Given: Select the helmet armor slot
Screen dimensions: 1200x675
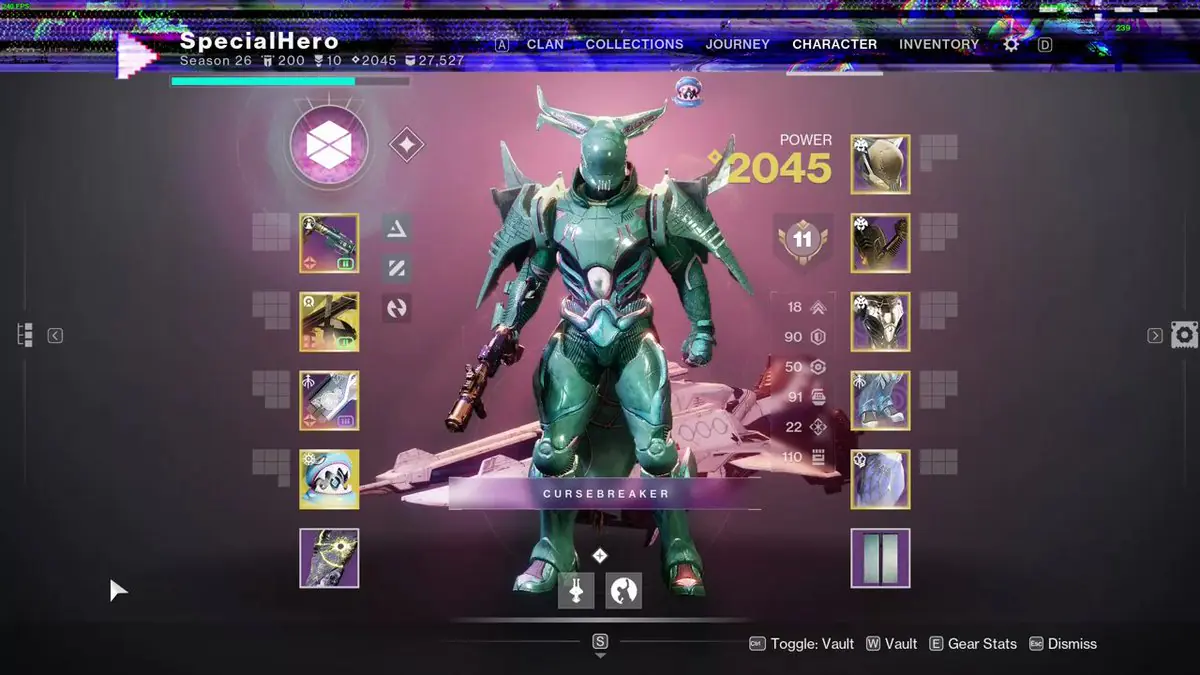Looking at the screenshot, I should (880, 164).
